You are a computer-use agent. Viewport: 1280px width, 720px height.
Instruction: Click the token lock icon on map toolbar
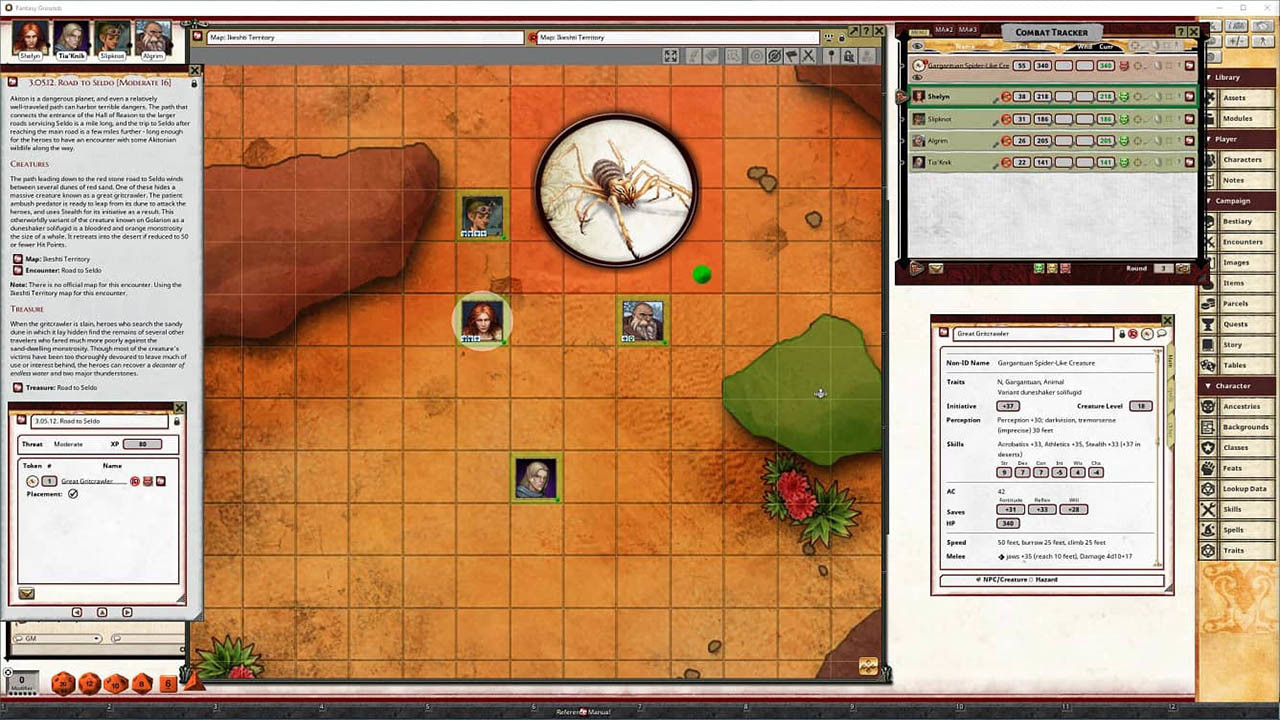(850, 57)
